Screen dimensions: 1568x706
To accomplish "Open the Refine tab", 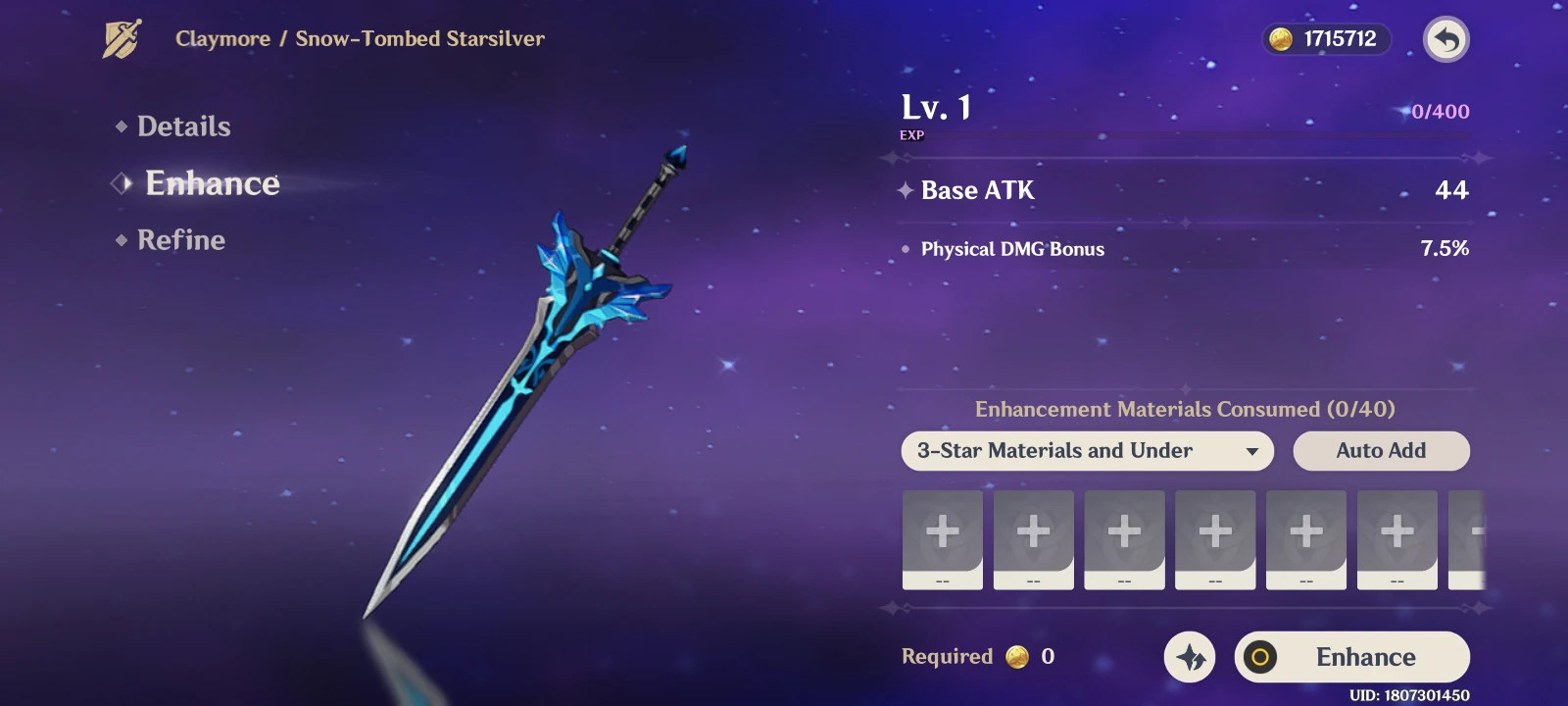I will [181, 240].
